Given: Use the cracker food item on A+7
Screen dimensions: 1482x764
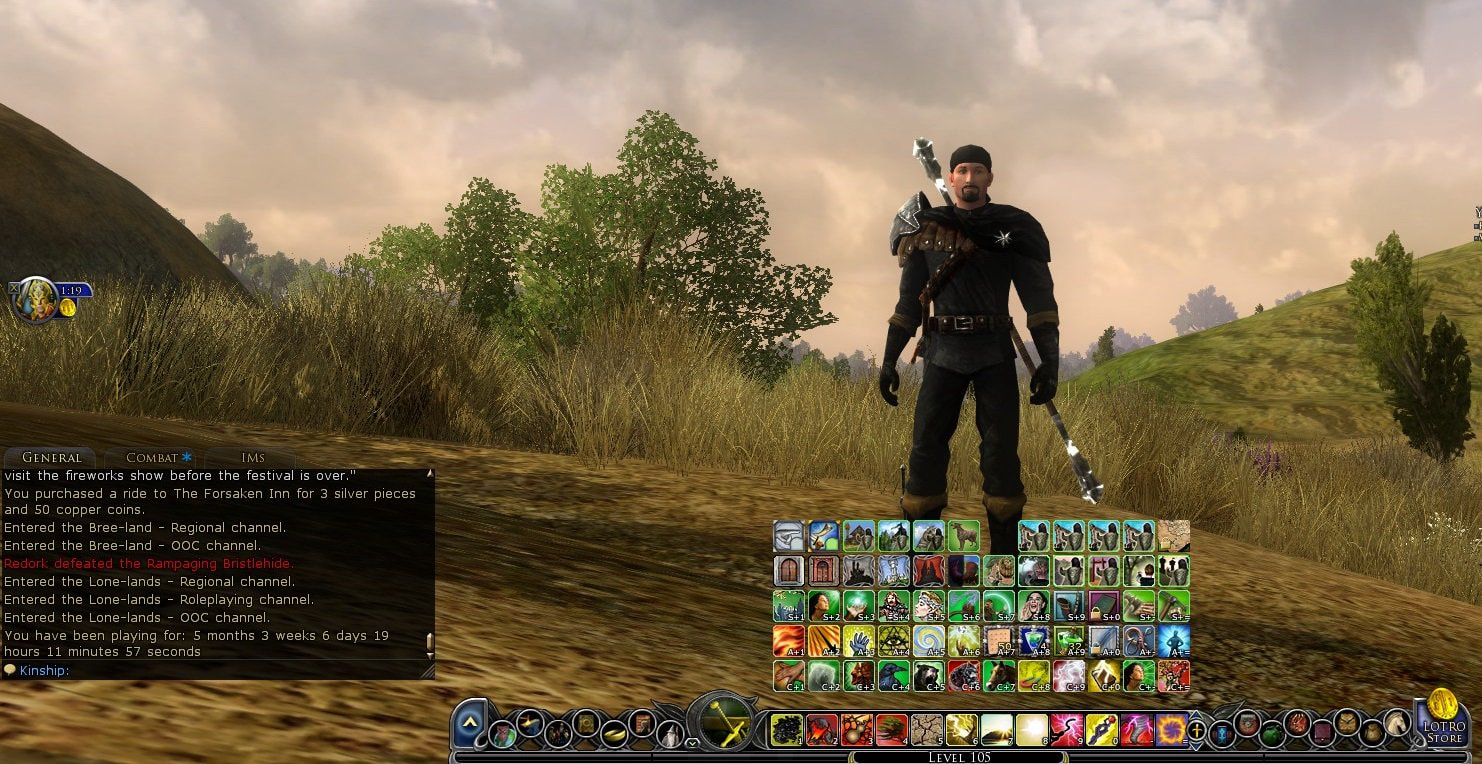Looking at the screenshot, I should tap(999, 640).
